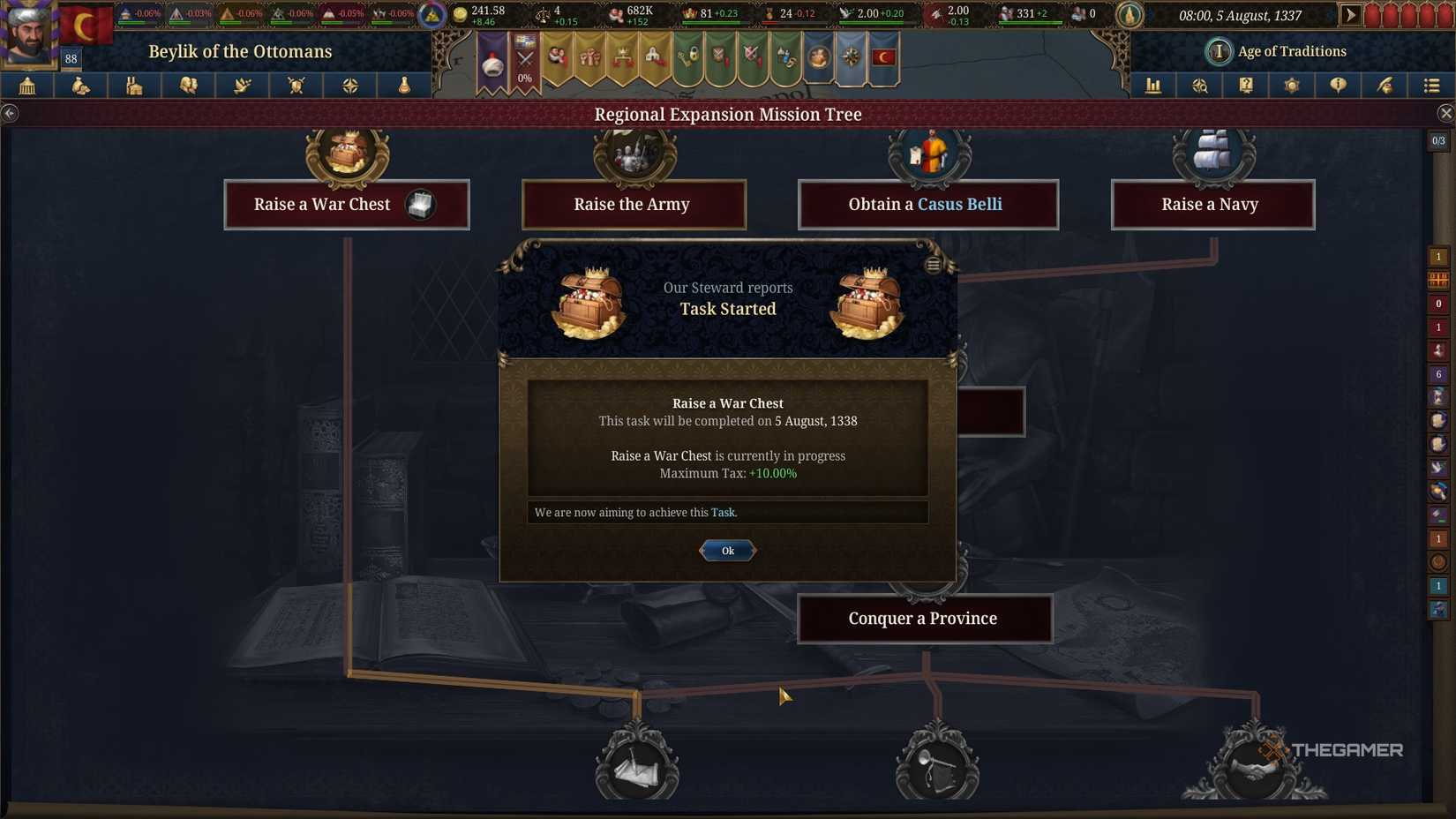Screen dimensions: 1456x819
Task: Open the government panel
Action: point(25,86)
